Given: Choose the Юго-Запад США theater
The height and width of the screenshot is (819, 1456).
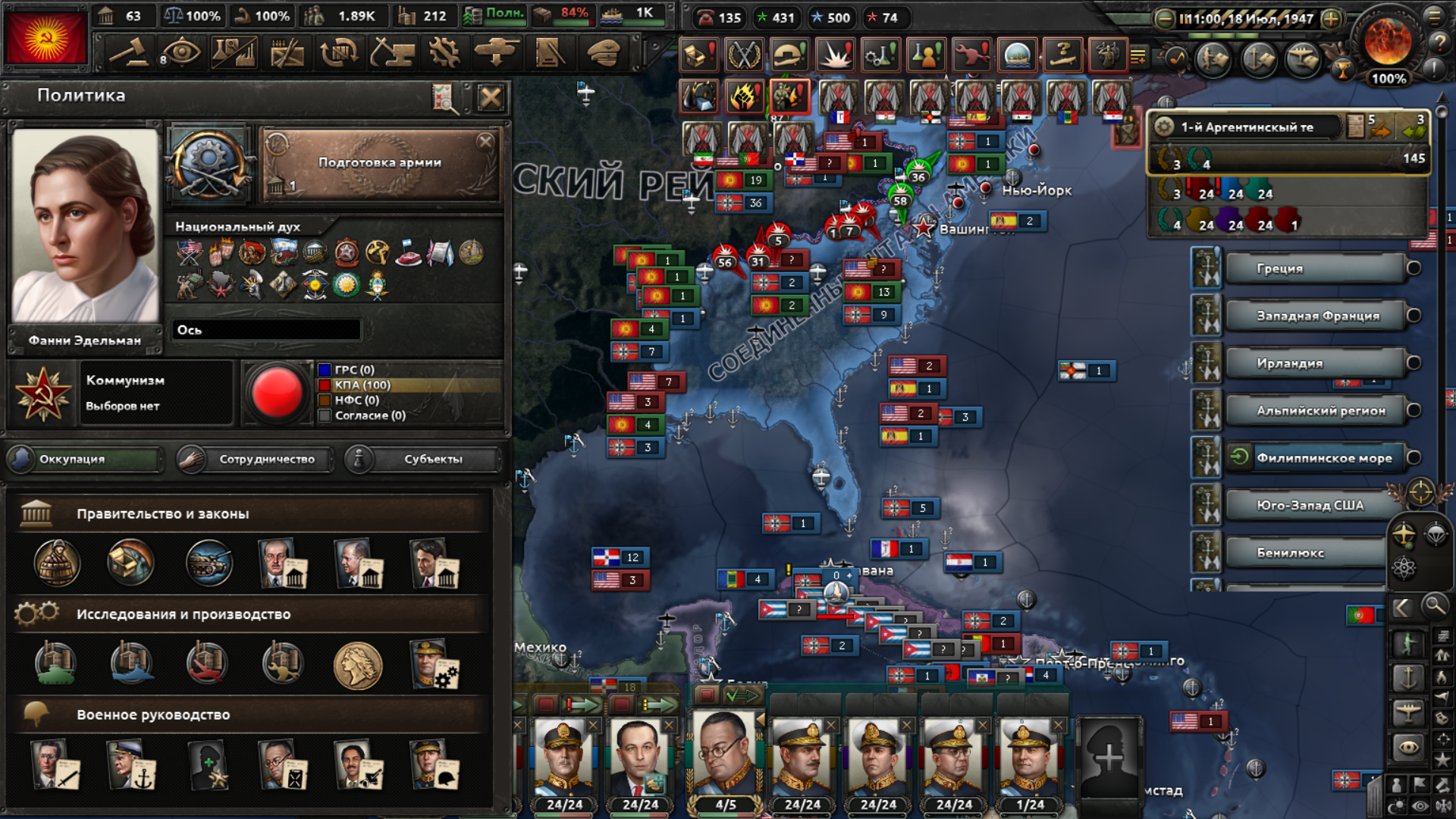Looking at the screenshot, I should tap(1310, 506).
